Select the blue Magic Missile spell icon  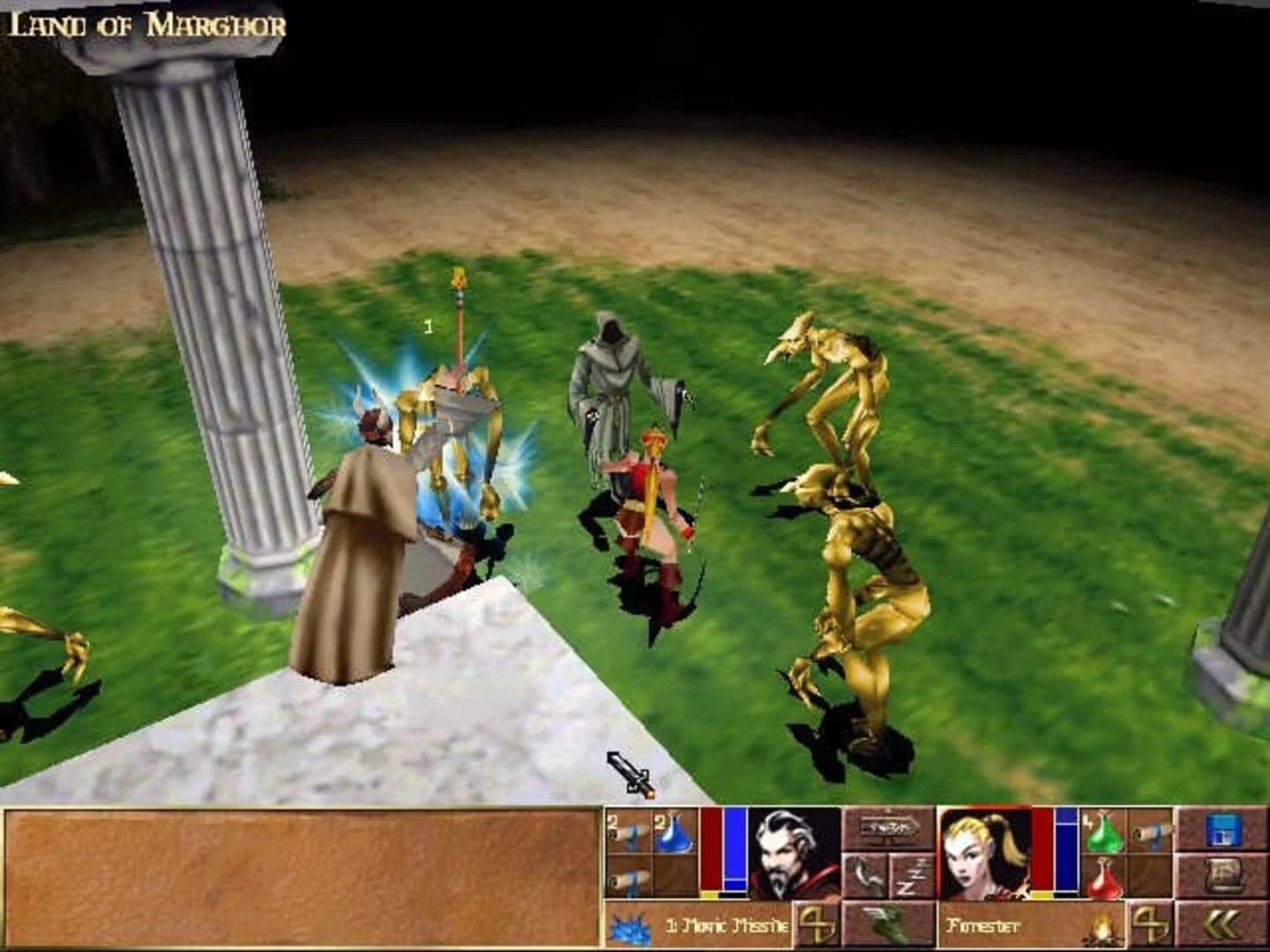click(628, 924)
